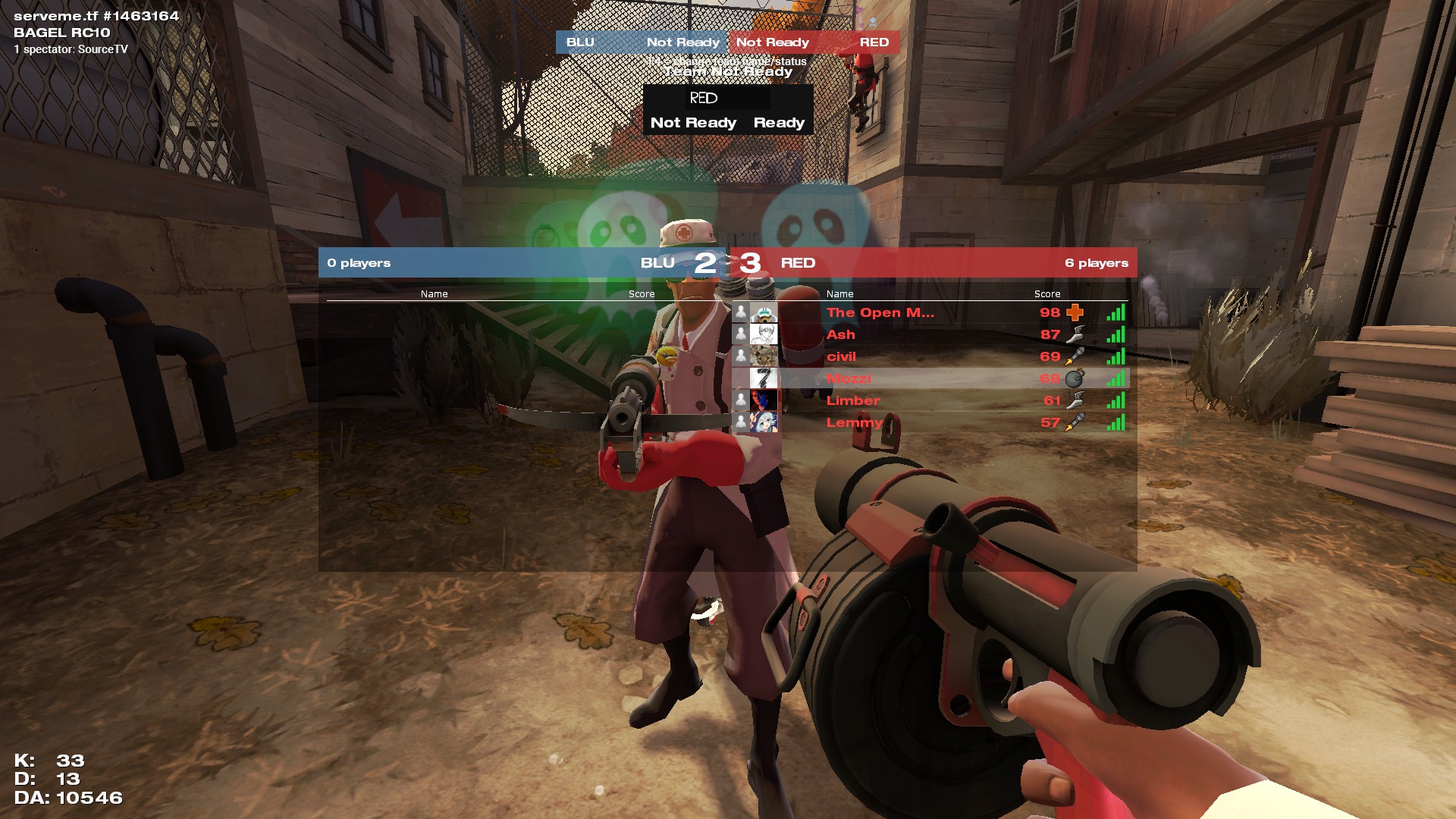The height and width of the screenshot is (819, 1456).
Task: Click the BLU team scoreboard header
Action: pos(523,263)
